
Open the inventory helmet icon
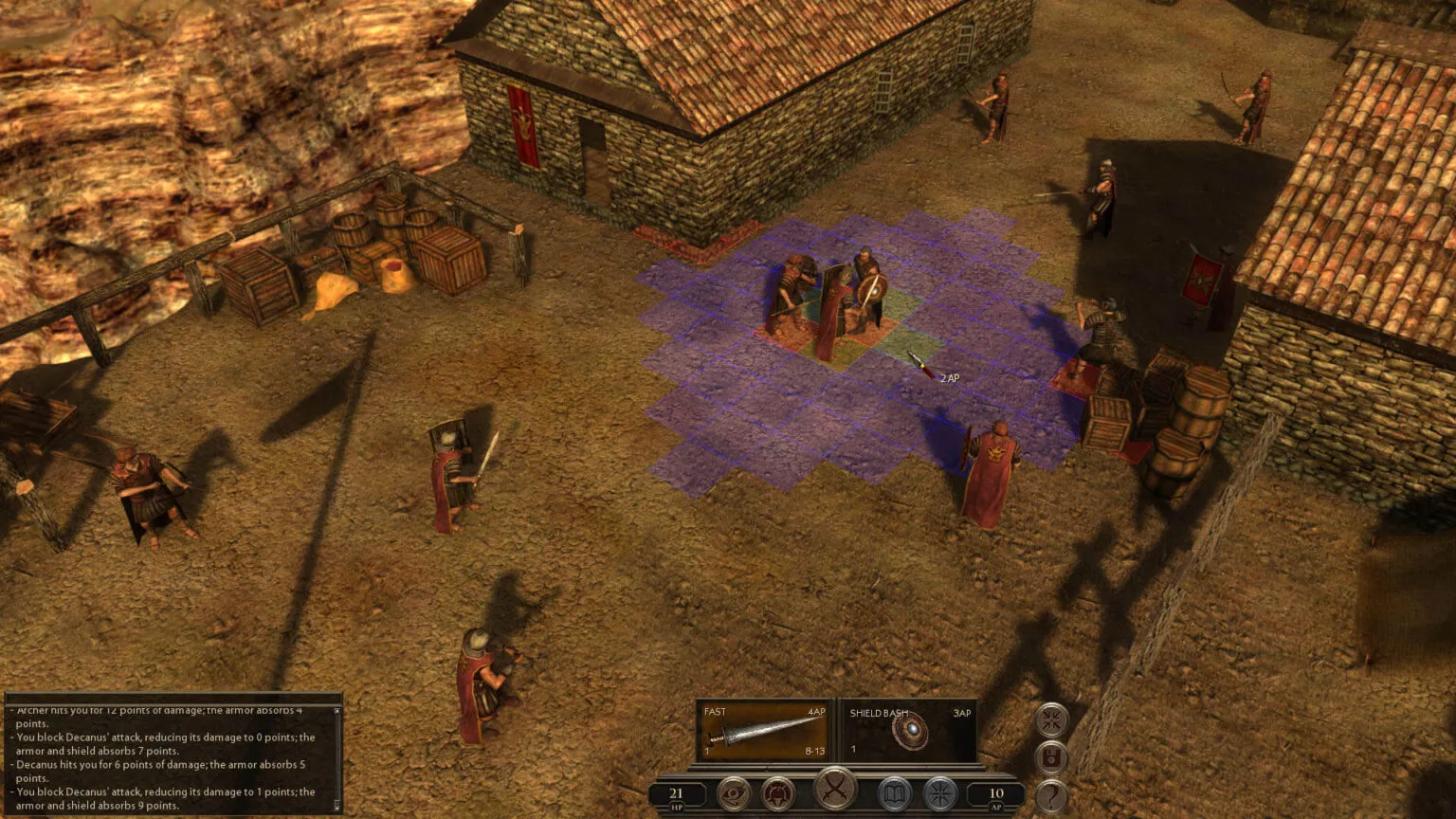(777, 794)
